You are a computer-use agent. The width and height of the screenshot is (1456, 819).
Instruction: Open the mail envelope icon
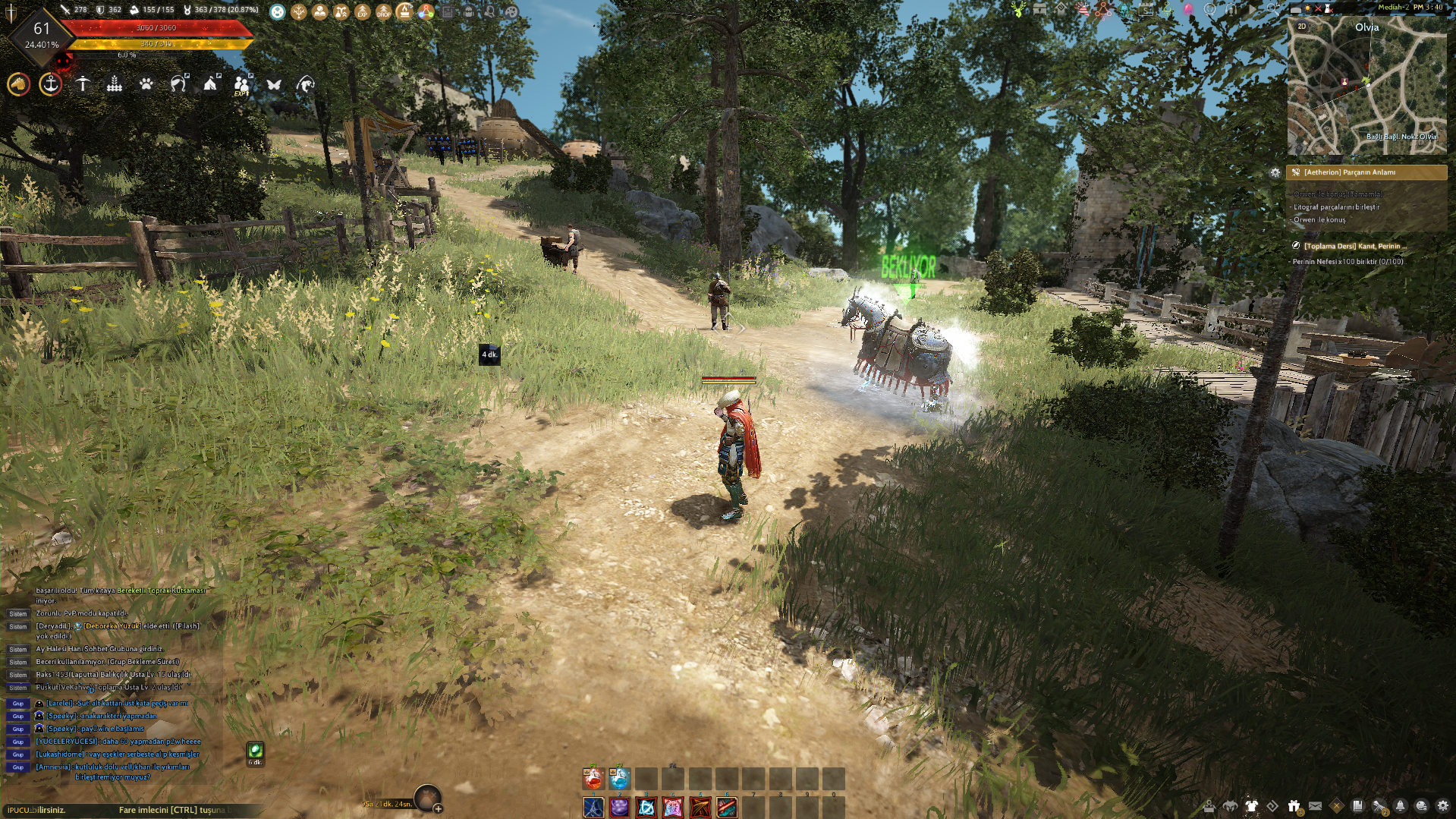coord(1315,806)
